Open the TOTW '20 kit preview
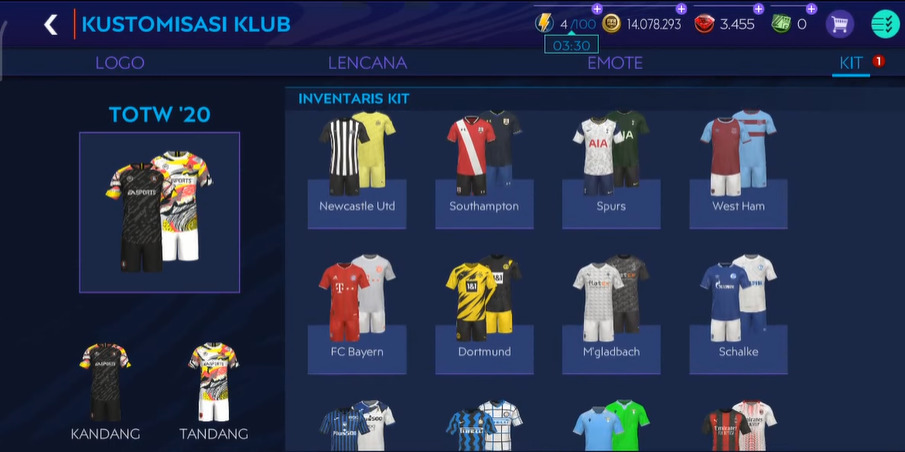This screenshot has height=452, width=905. click(159, 212)
